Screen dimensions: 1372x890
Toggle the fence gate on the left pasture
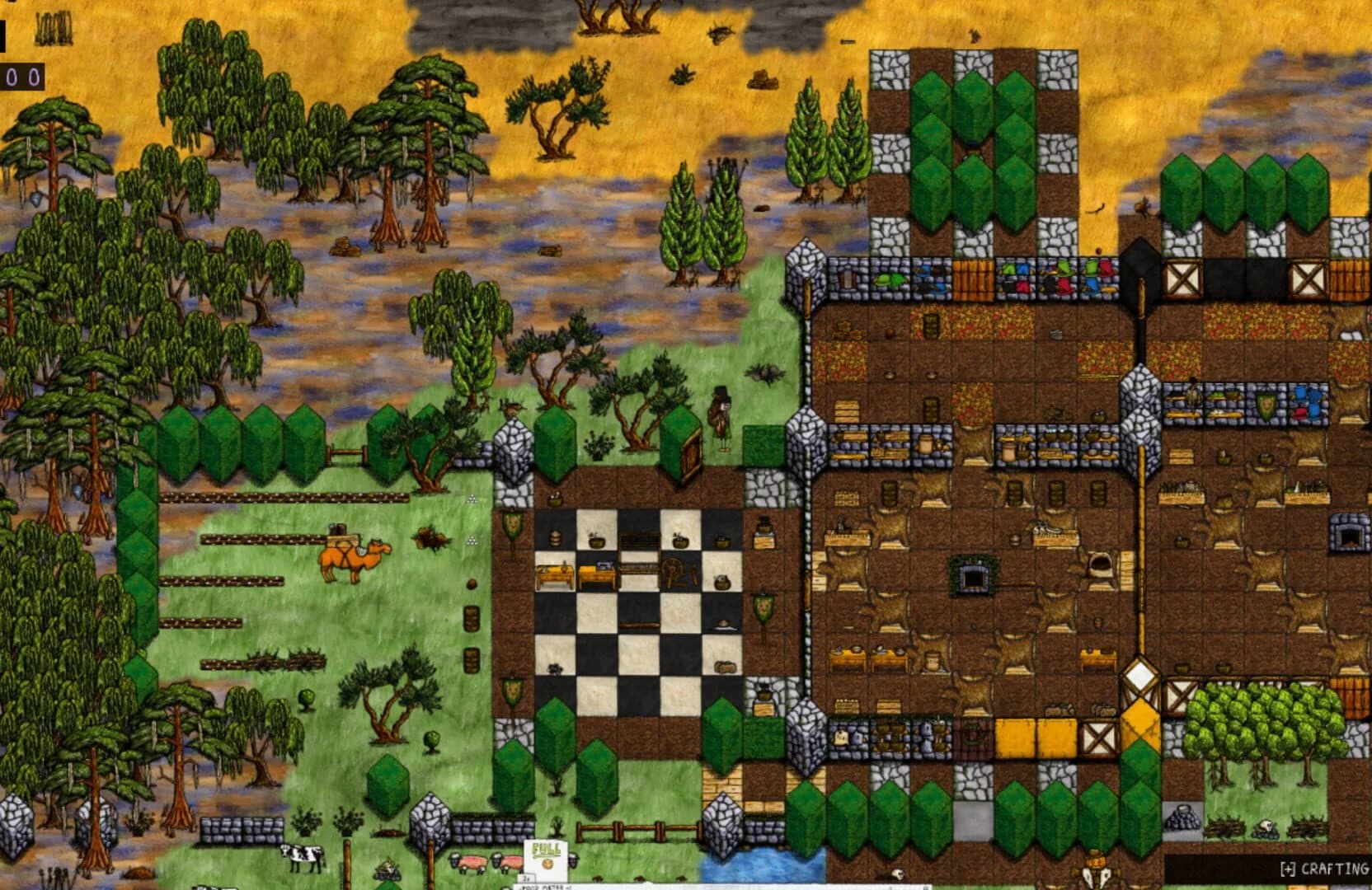coord(346,452)
